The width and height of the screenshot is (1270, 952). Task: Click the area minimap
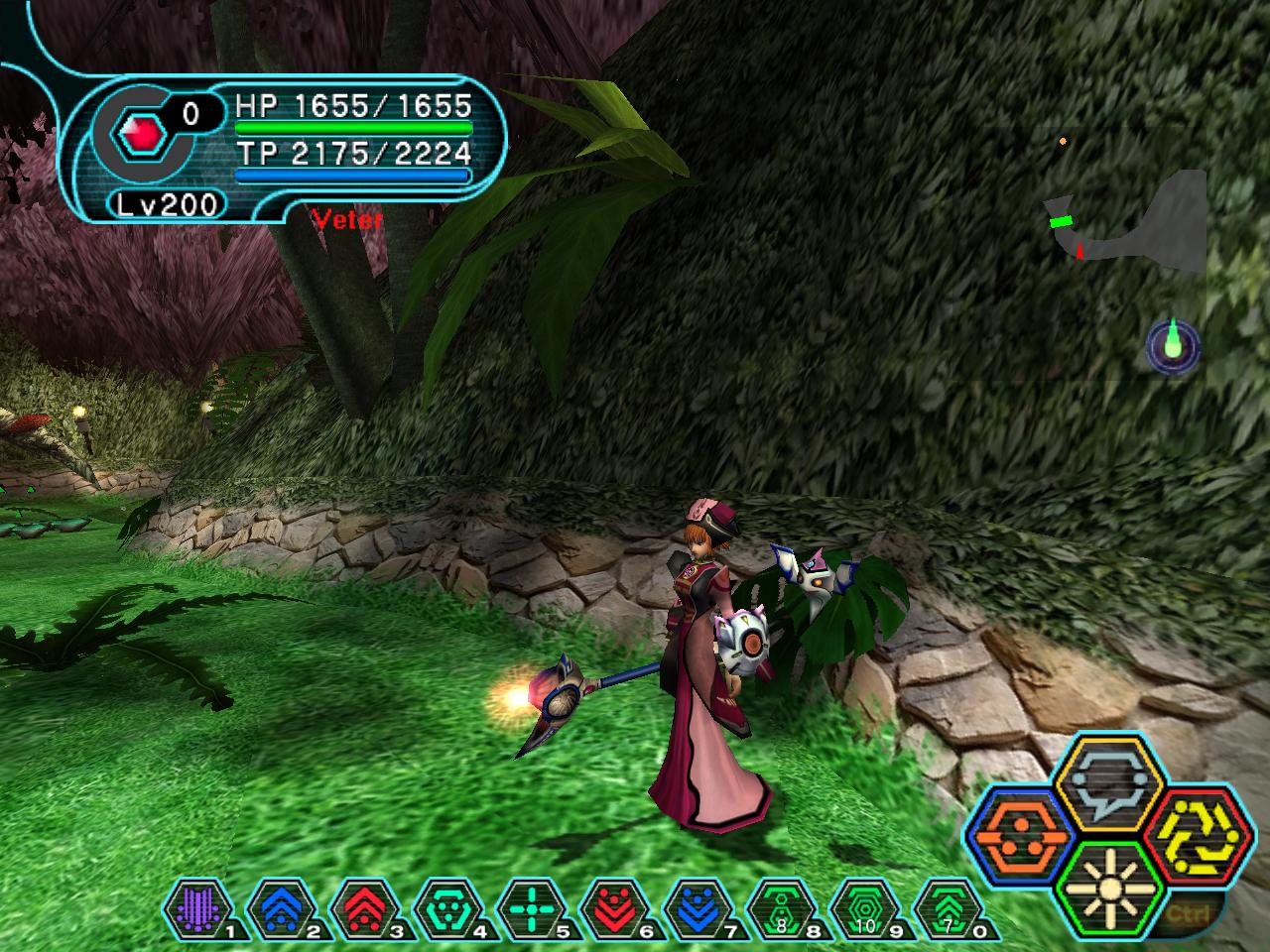coord(1131,223)
